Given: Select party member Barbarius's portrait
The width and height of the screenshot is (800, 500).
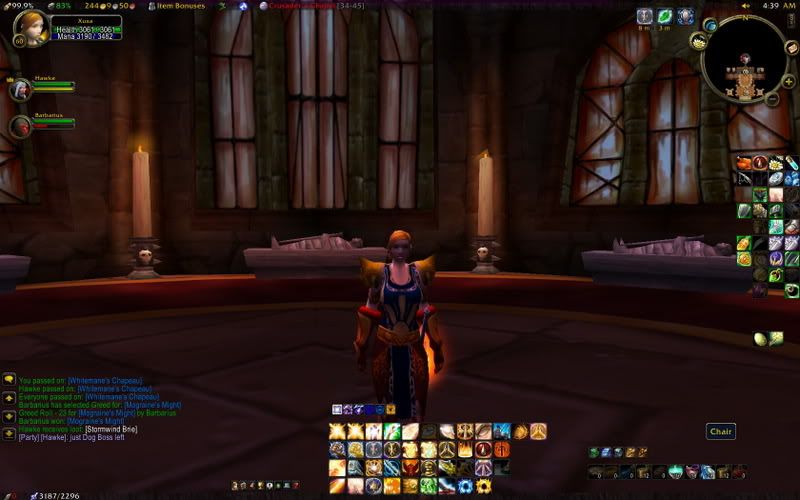Looking at the screenshot, I should tap(20, 126).
